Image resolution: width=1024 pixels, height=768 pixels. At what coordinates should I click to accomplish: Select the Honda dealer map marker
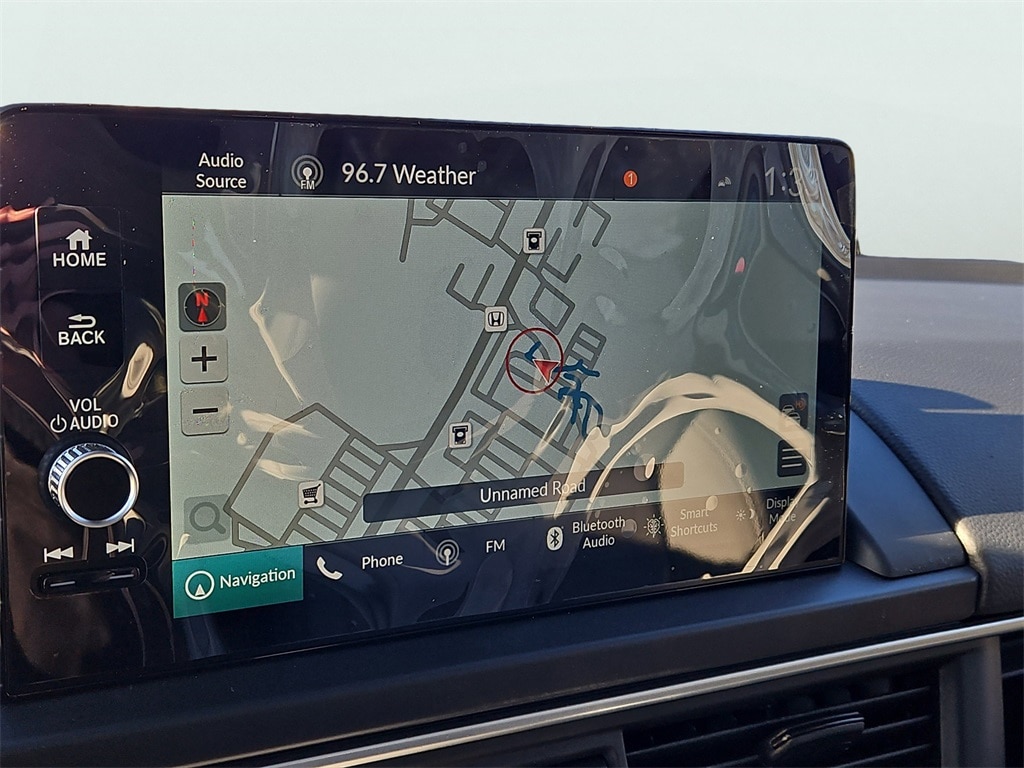[x=495, y=319]
